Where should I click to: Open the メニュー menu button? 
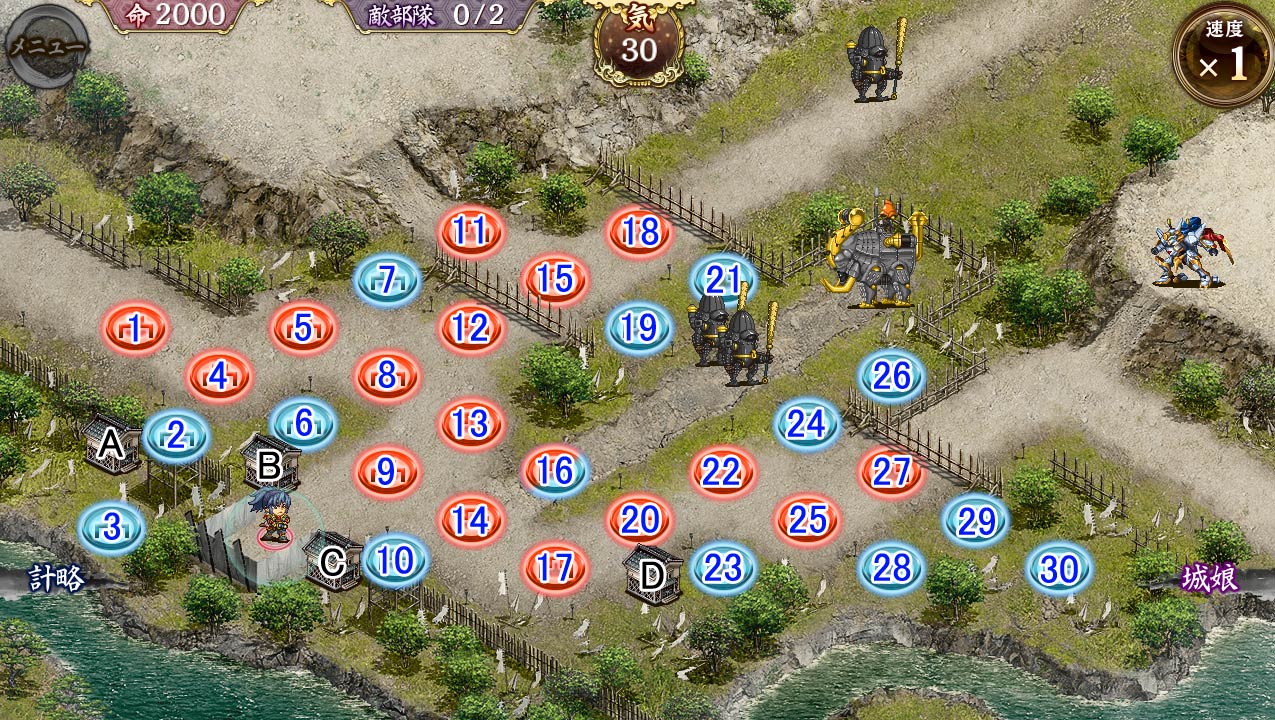[47, 46]
